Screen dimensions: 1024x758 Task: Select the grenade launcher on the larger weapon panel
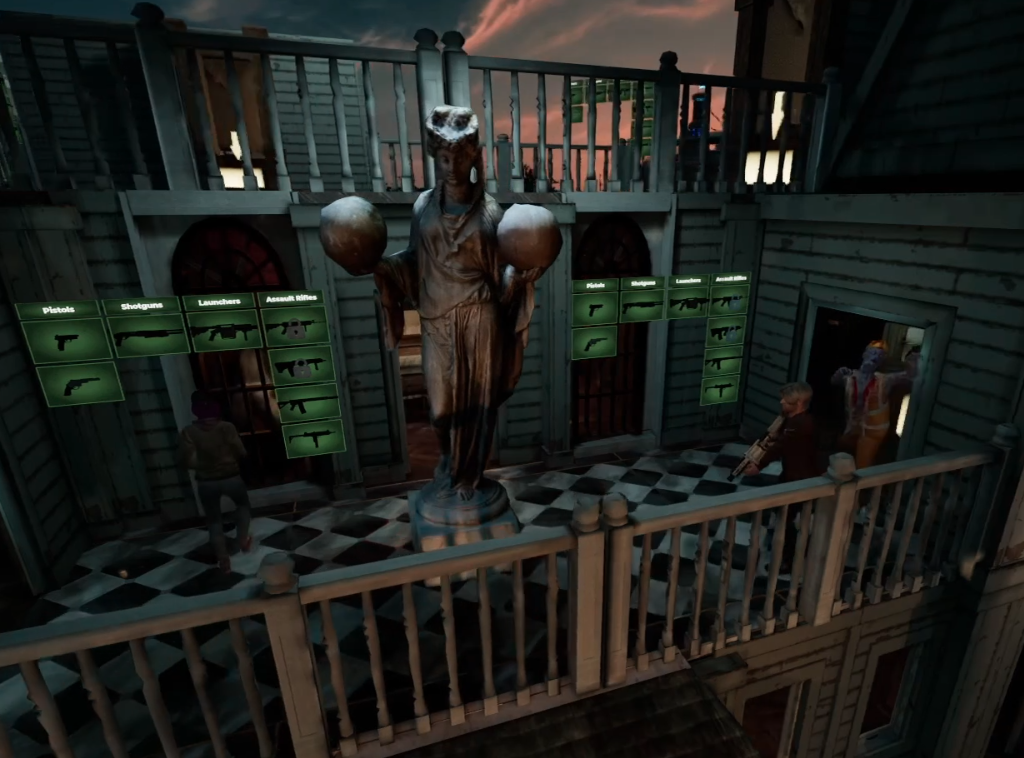coord(224,331)
